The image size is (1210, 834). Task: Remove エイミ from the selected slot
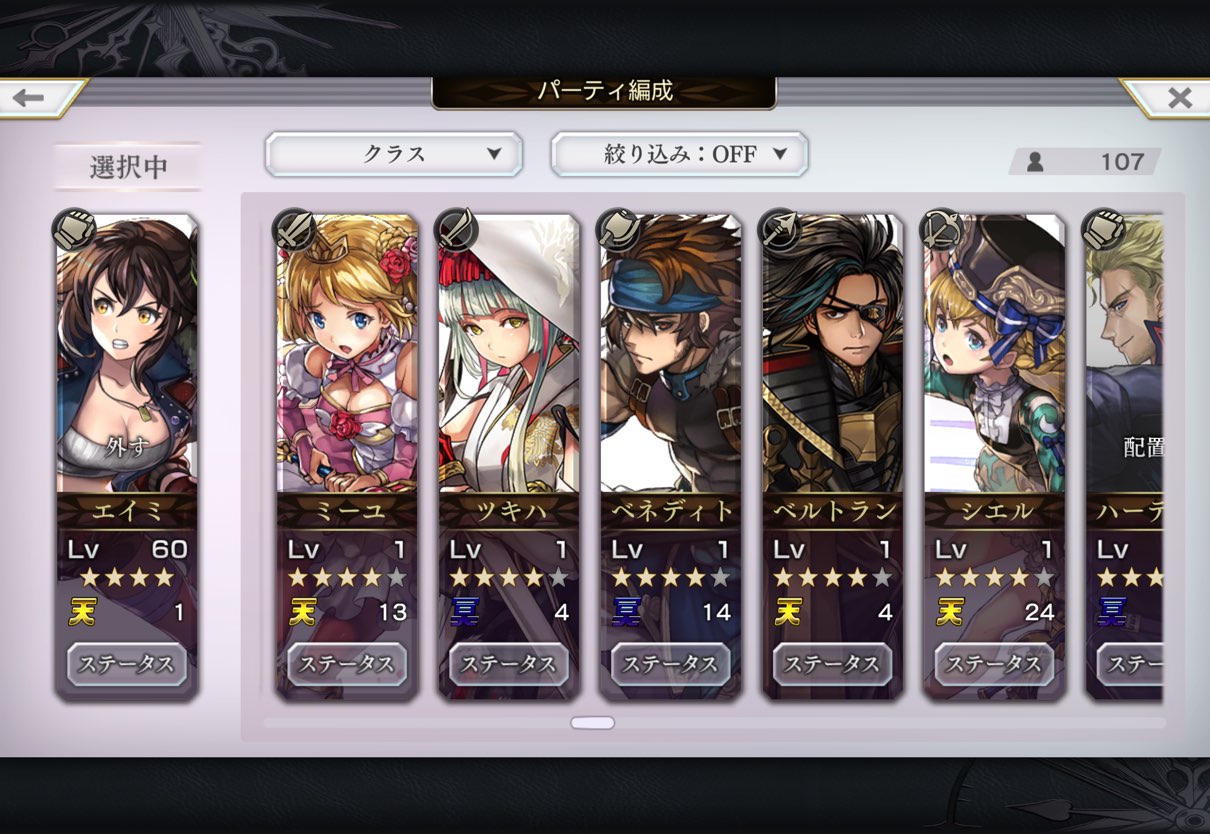[x=126, y=446]
